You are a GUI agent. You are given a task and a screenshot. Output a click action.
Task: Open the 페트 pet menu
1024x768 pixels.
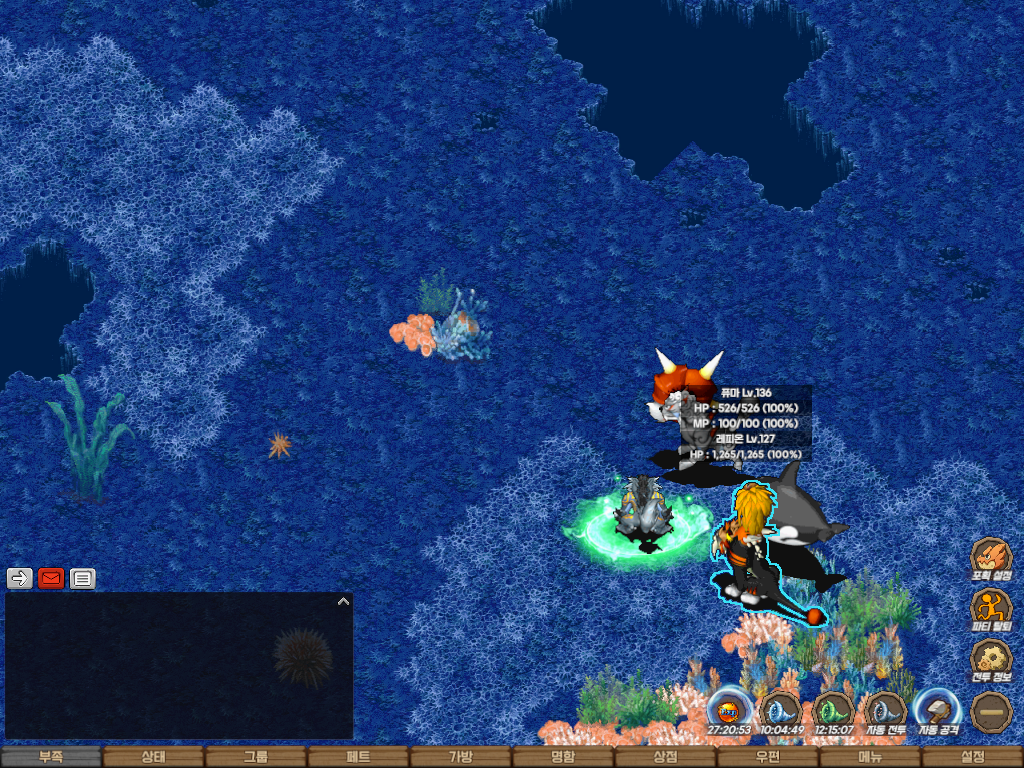[x=358, y=757]
